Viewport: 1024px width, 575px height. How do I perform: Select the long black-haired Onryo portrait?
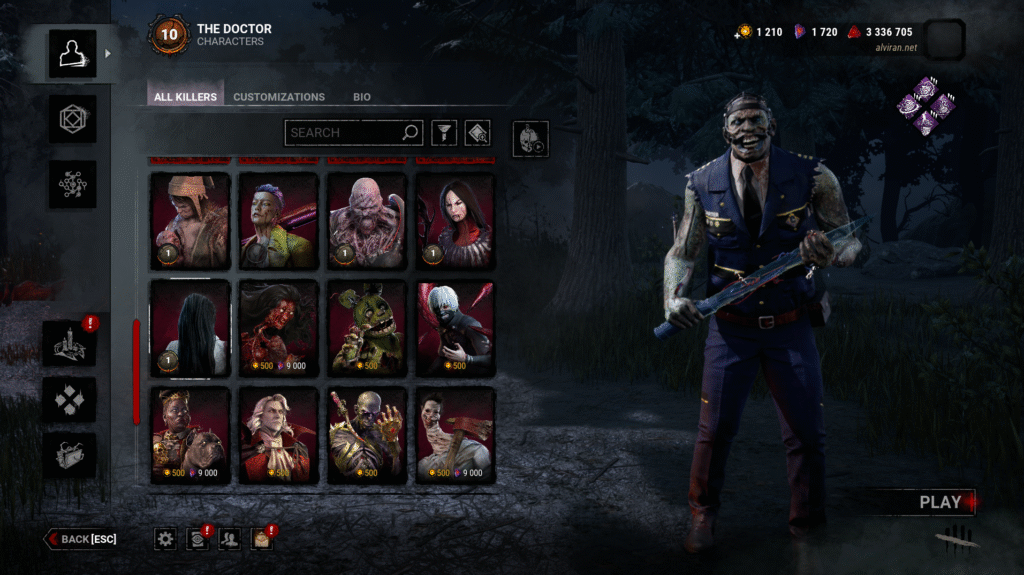point(190,328)
